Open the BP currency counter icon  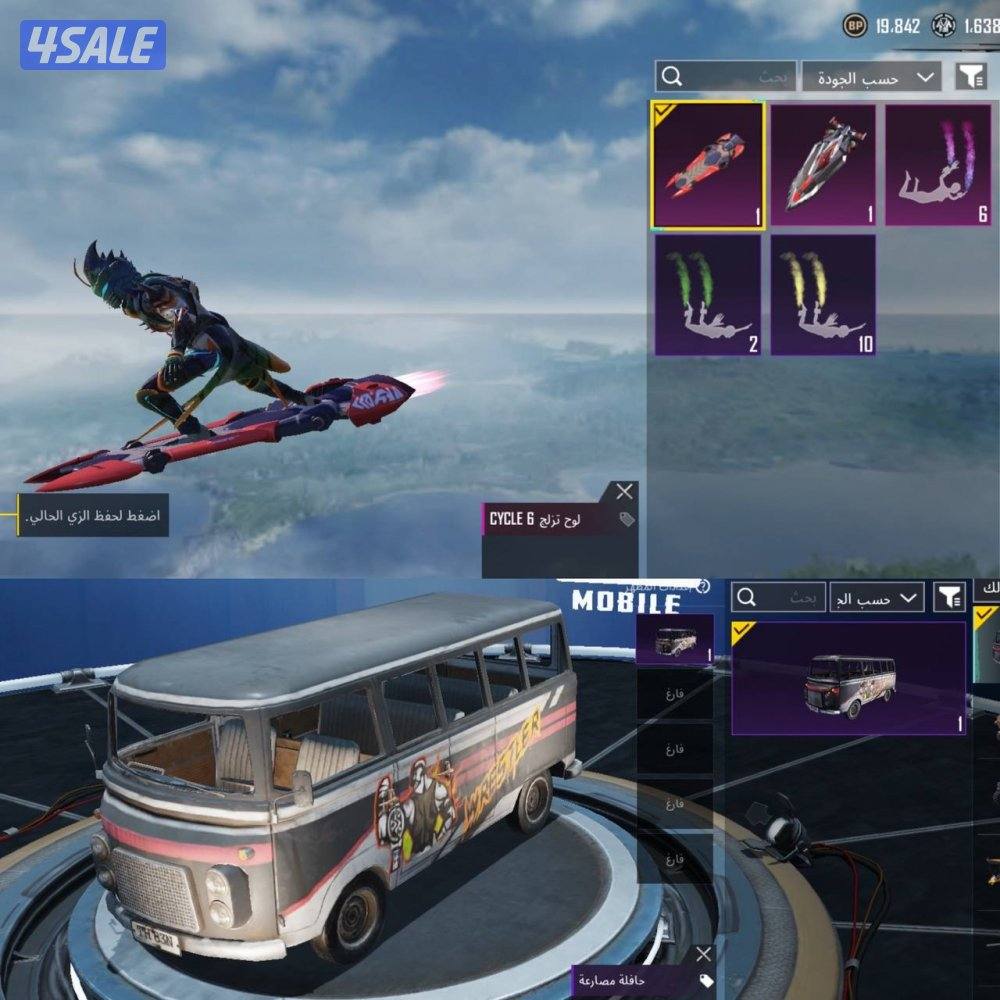(855, 26)
